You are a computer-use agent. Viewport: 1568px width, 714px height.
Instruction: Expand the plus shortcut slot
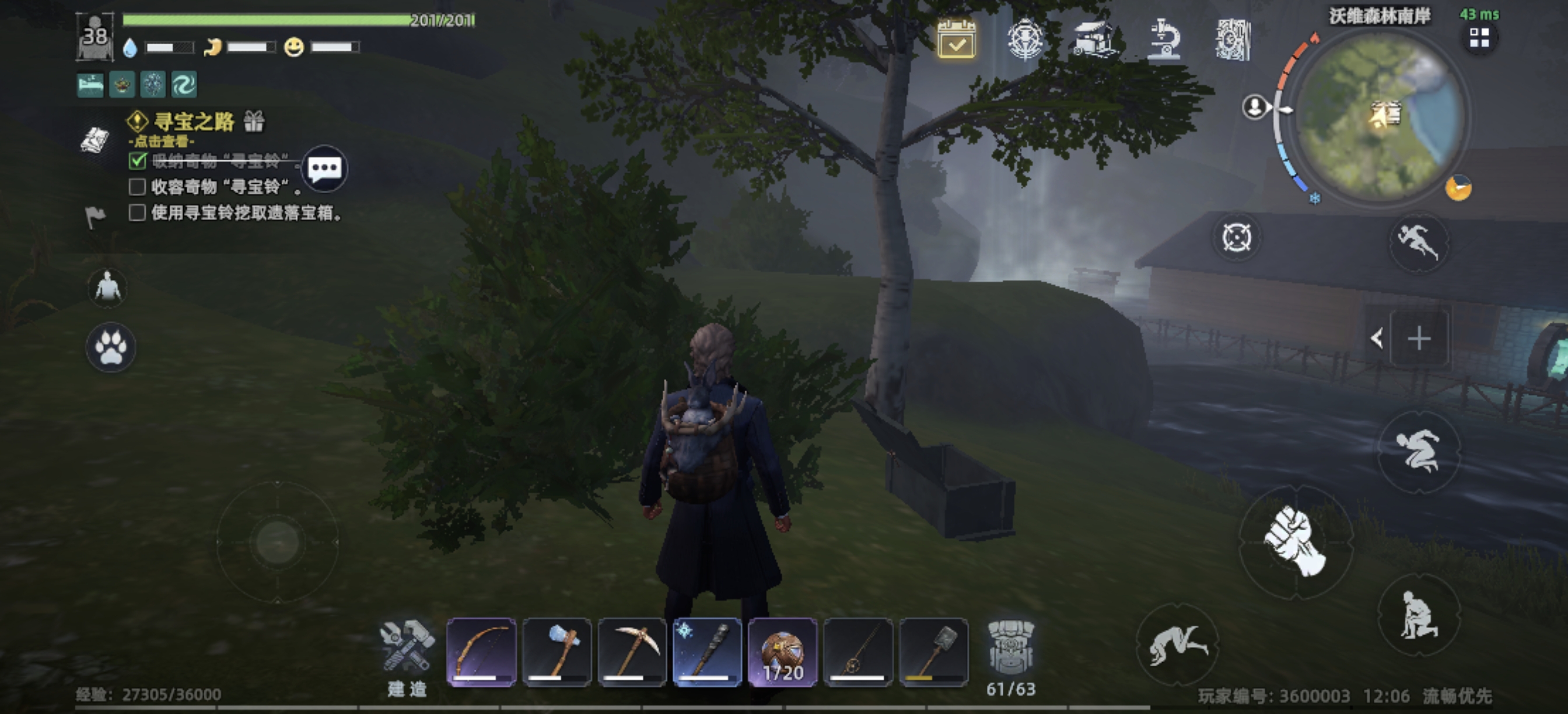(x=1419, y=338)
